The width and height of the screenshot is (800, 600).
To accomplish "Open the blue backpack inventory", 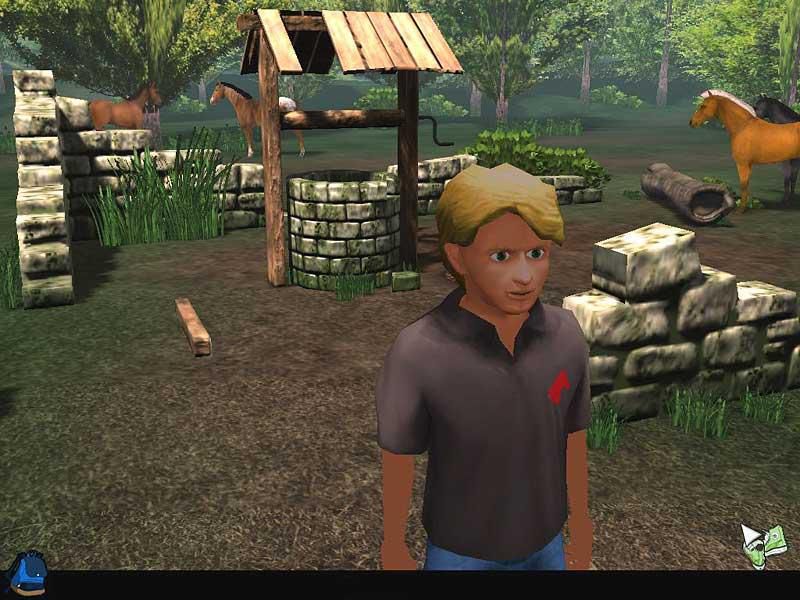I will click(x=26, y=574).
